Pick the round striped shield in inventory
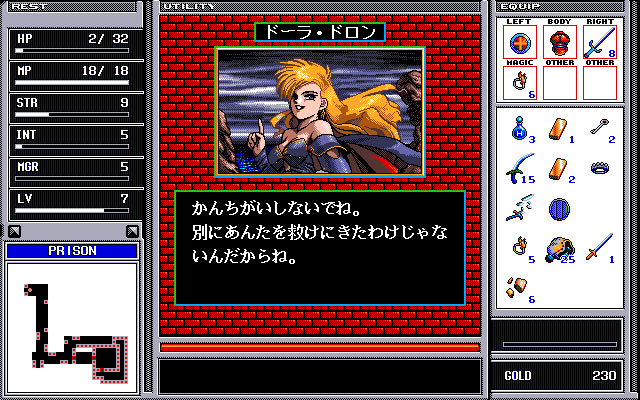The height and width of the screenshot is (400, 640). [x=558, y=209]
